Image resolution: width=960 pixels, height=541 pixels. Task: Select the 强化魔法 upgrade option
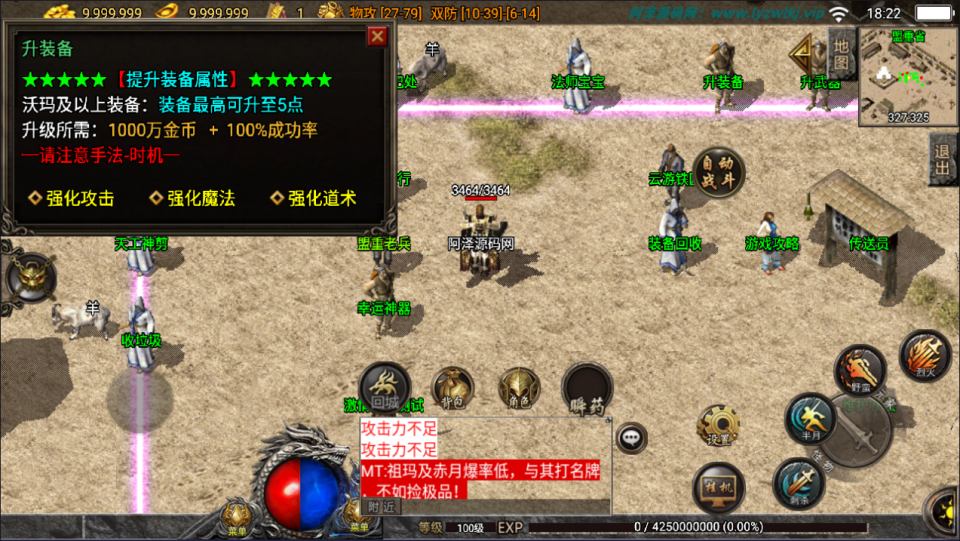(193, 198)
